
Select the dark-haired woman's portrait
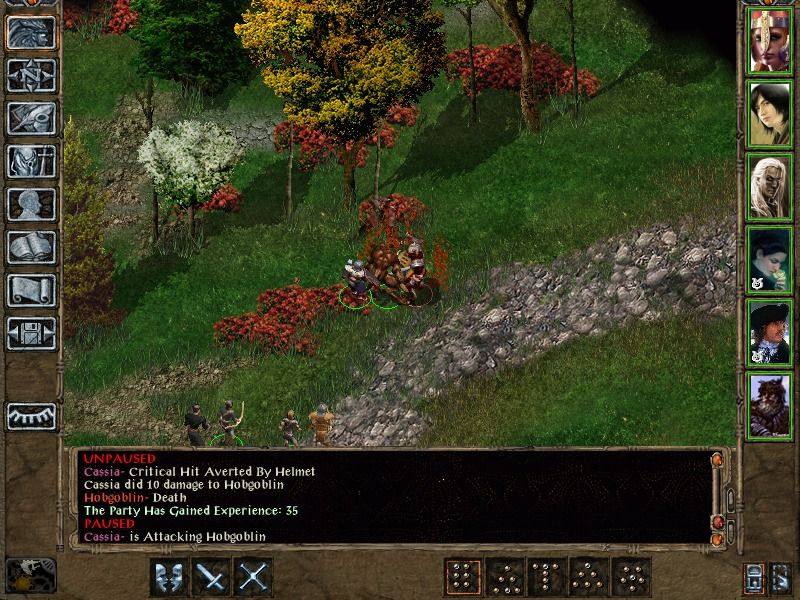pyautogui.click(x=769, y=113)
